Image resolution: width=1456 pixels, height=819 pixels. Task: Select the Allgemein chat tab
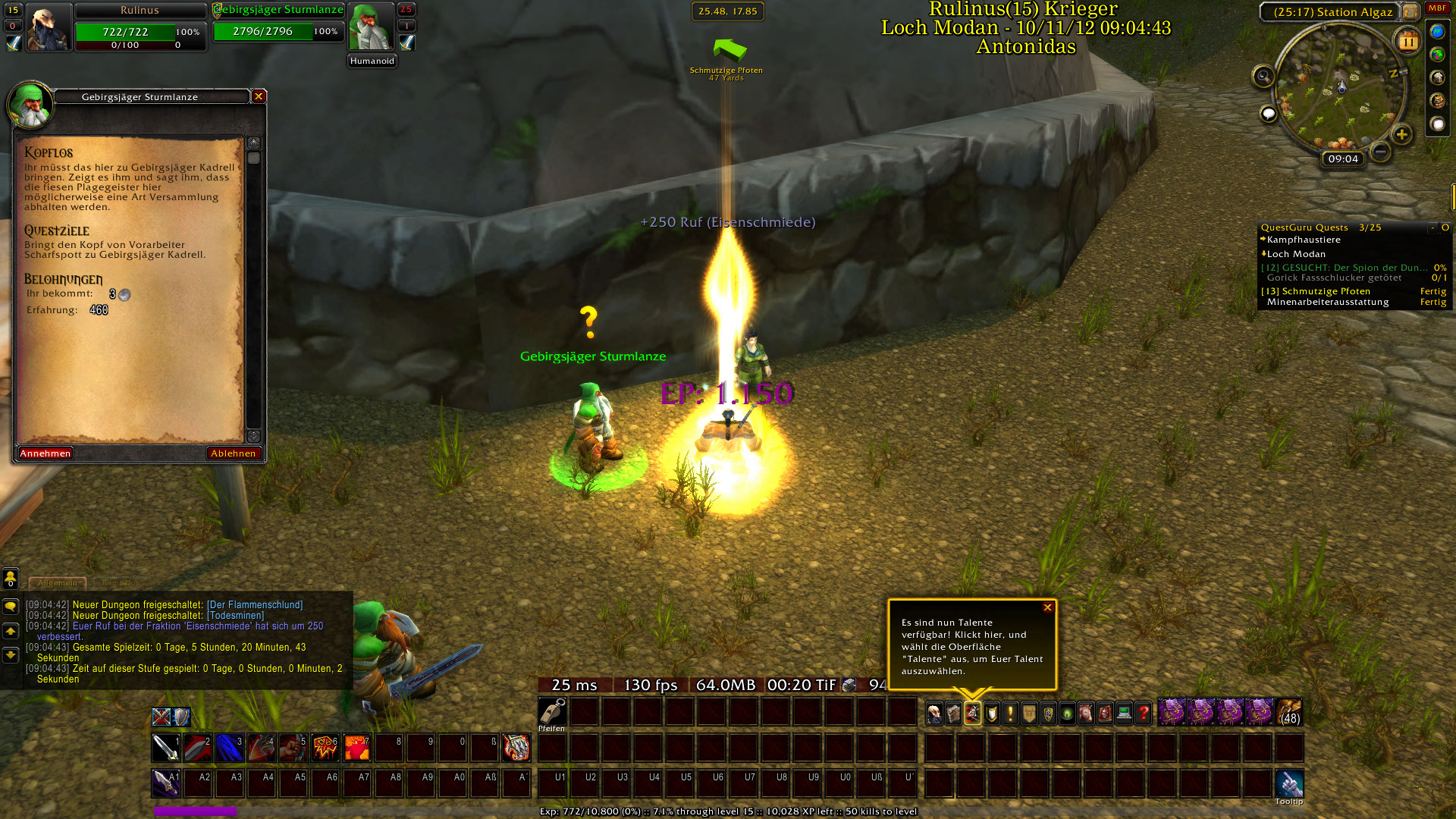coord(58,583)
